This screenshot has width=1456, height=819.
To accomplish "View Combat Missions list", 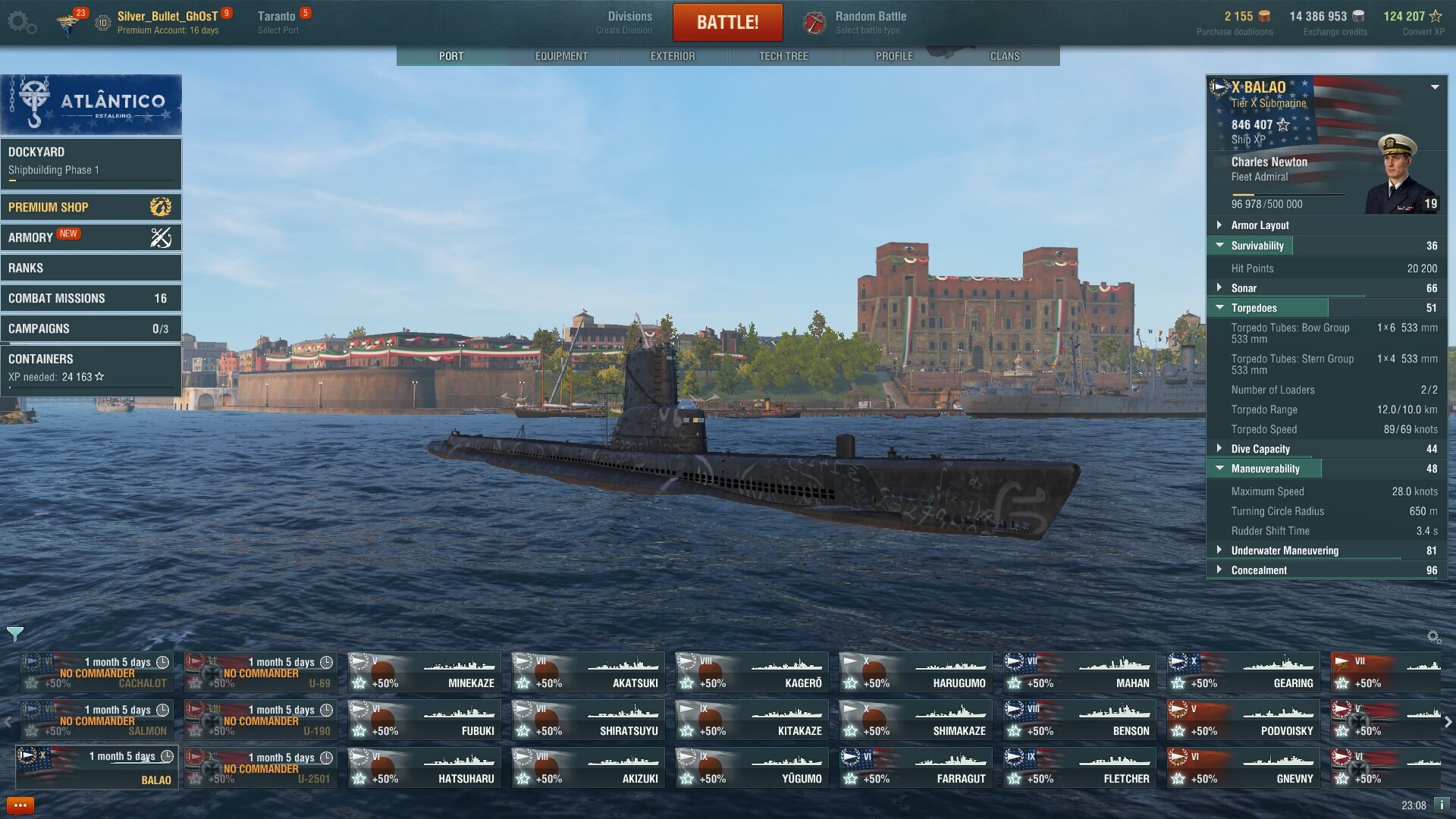I will (91, 298).
